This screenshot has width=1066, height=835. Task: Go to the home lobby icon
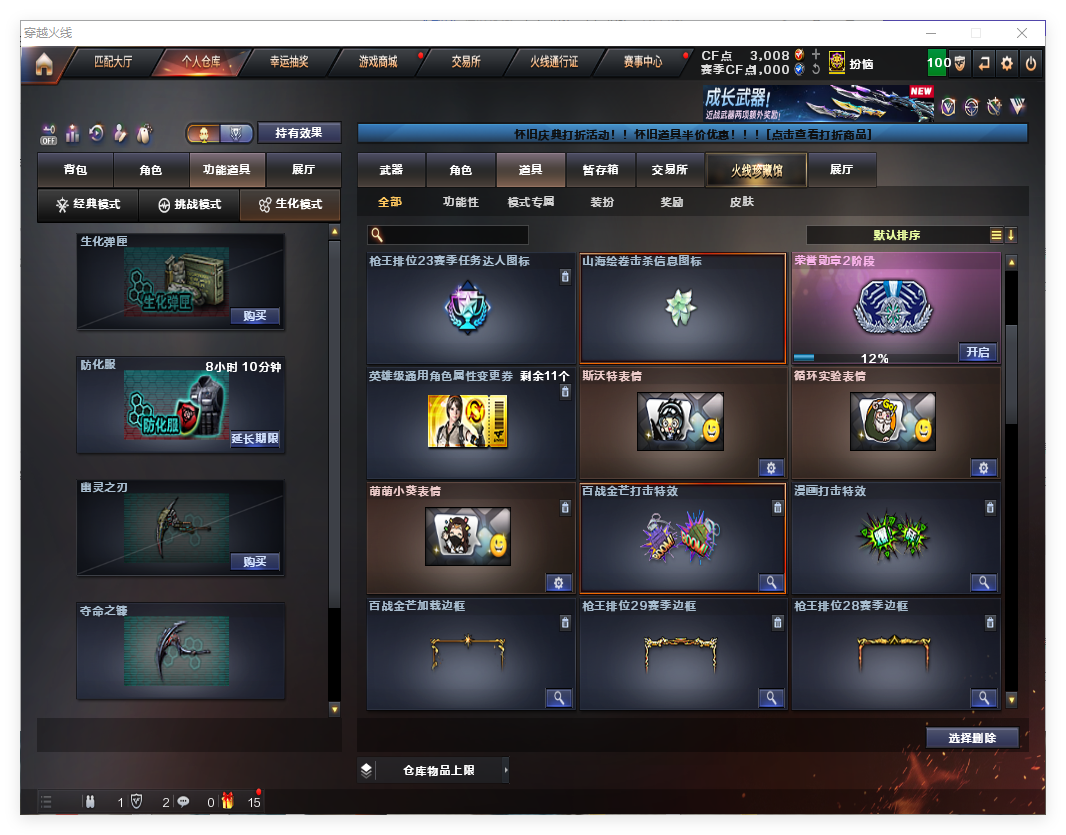43,64
